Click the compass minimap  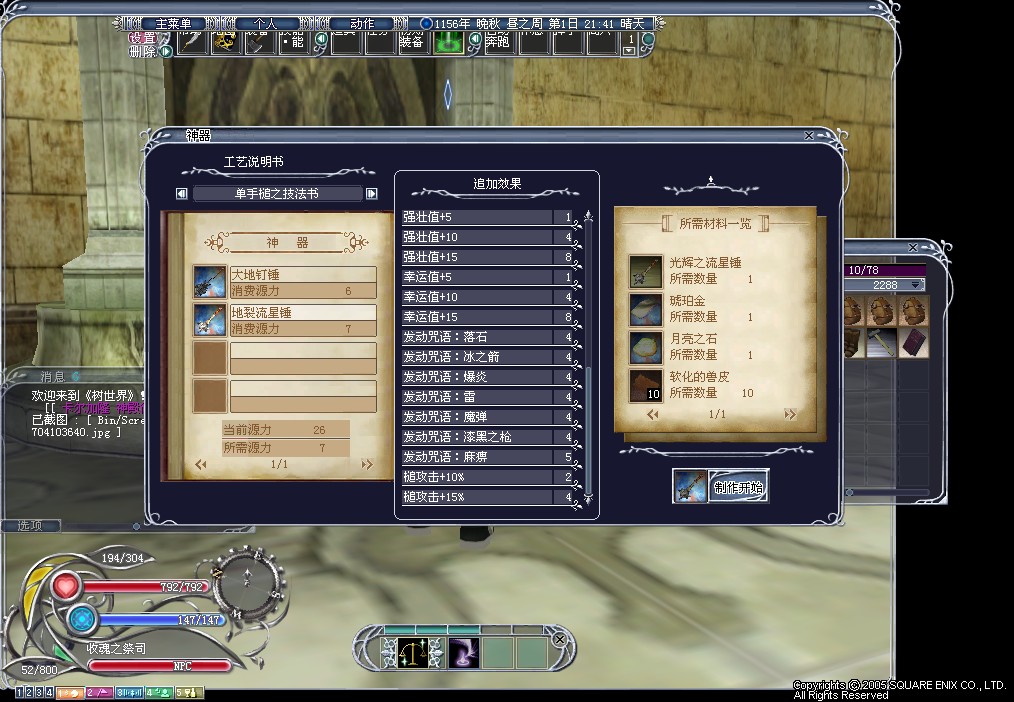(x=249, y=579)
